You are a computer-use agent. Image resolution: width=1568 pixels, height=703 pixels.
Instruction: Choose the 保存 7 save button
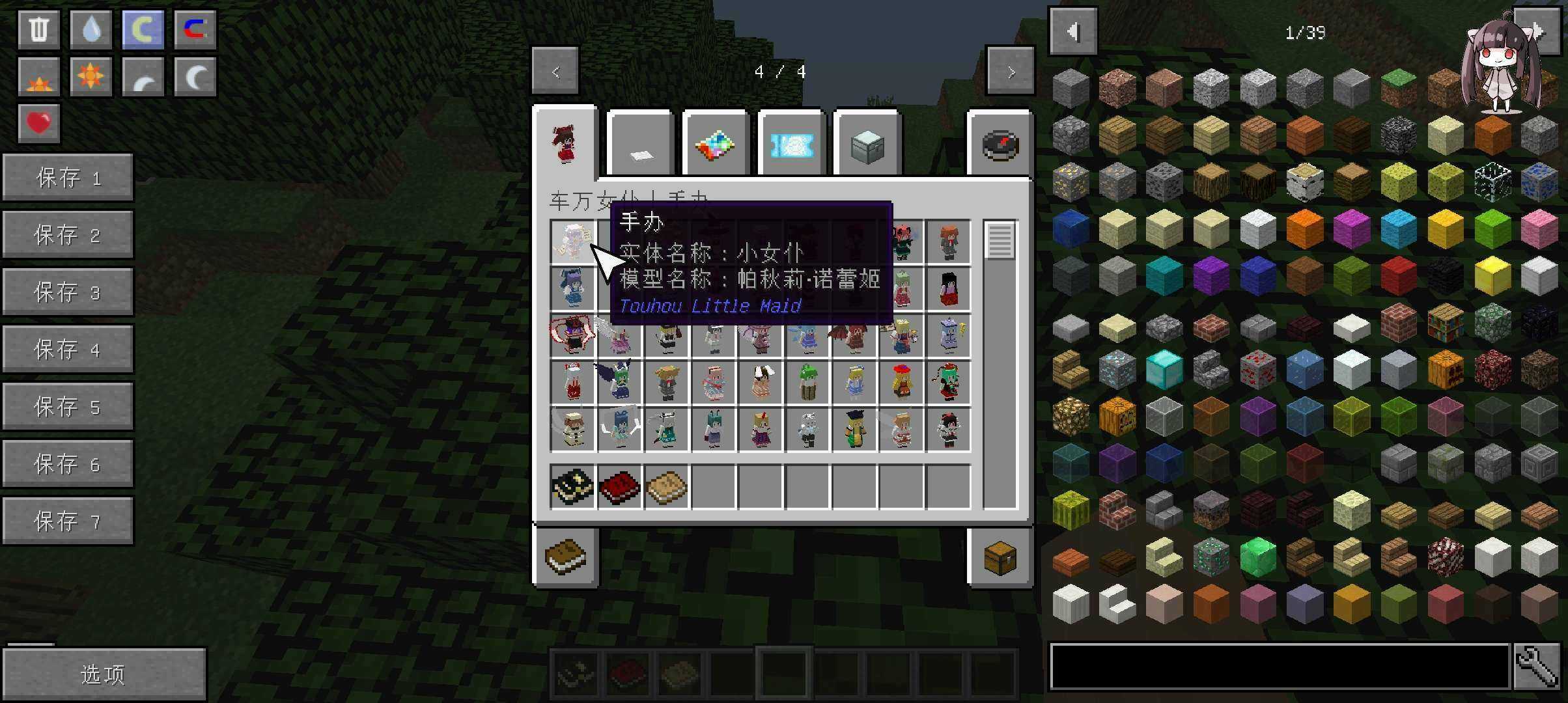[68, 521]
